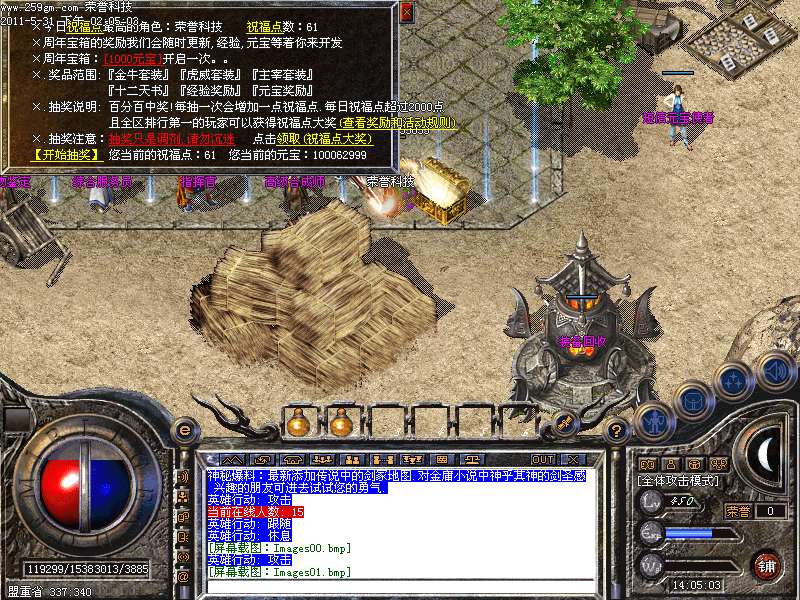Change the attack mode label 全体攻击模式
This screenshot has width=800, height=600.
pyautogui.click(x=680, y=481)
